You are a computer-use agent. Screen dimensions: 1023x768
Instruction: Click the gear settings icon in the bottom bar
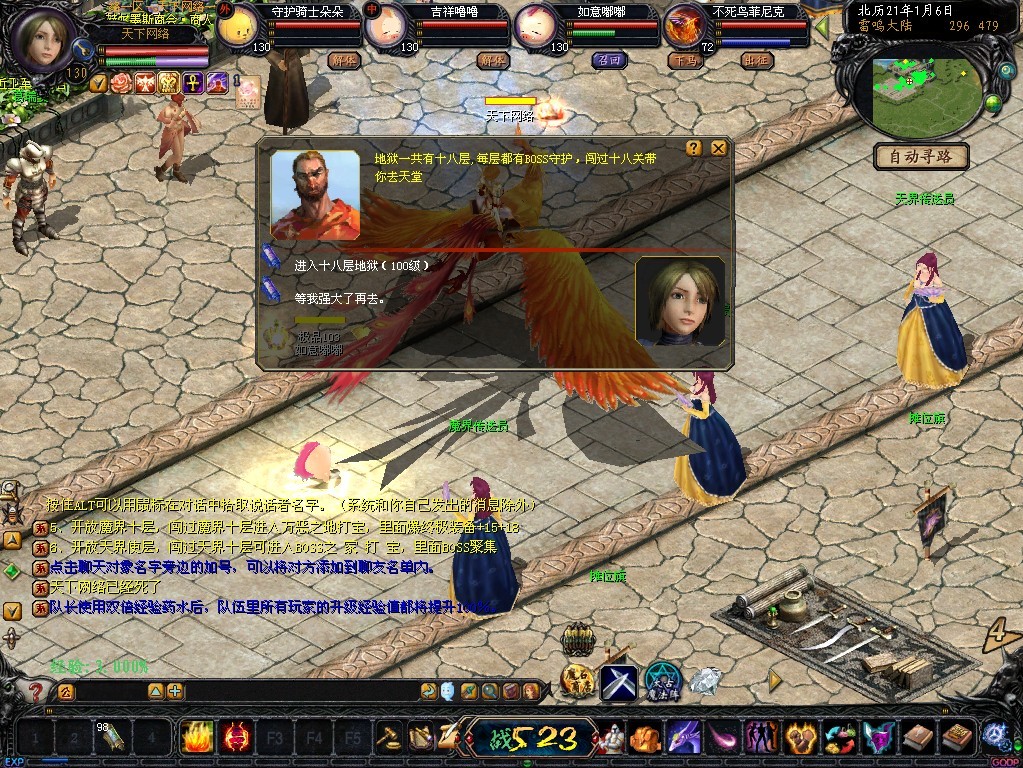993,737
